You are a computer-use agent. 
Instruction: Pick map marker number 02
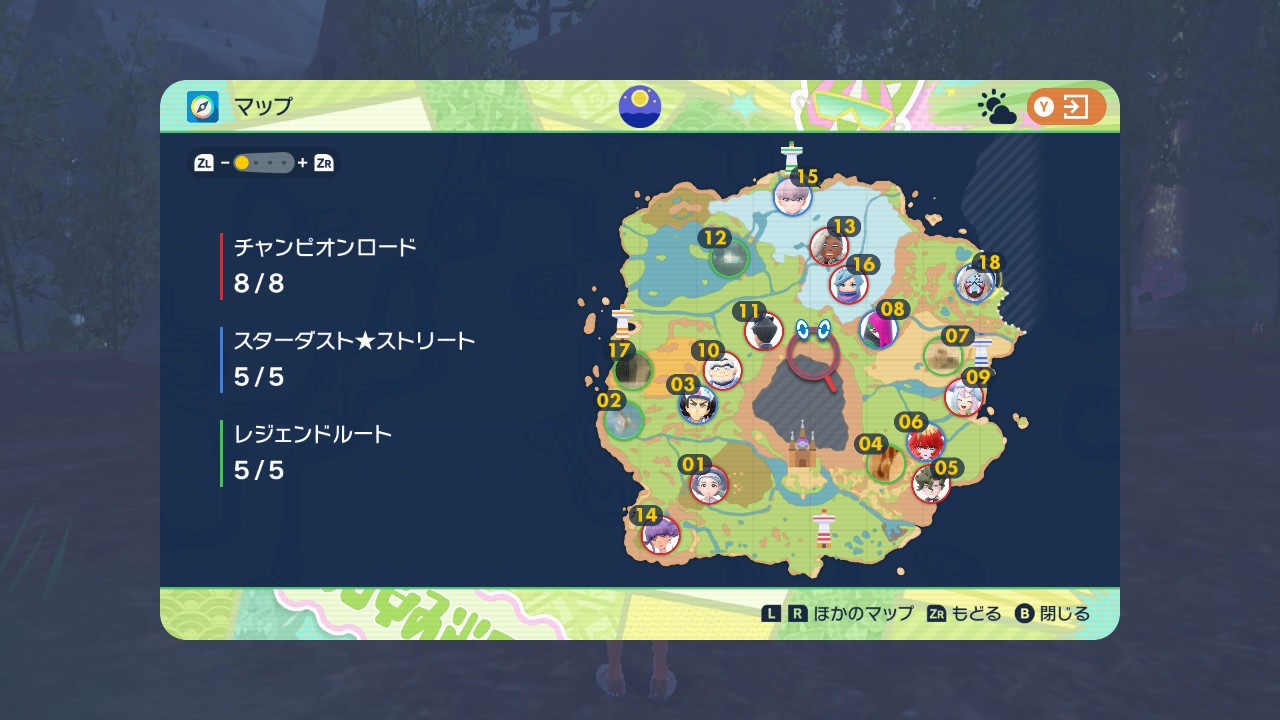click(624, 420)
